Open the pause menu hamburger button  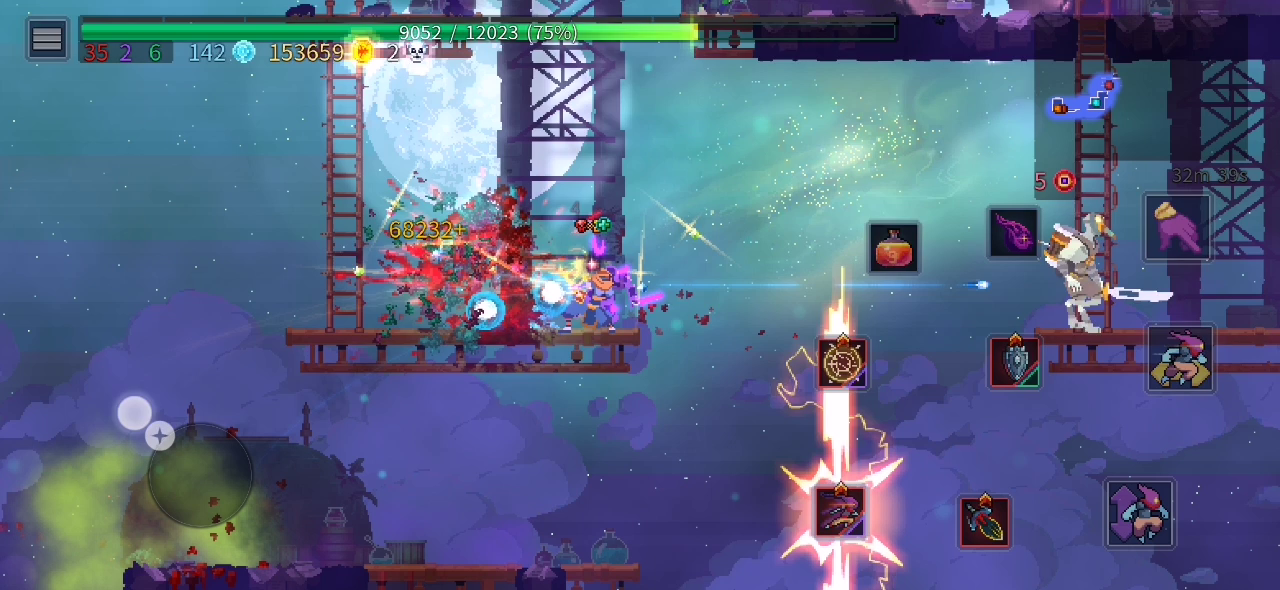47,39
